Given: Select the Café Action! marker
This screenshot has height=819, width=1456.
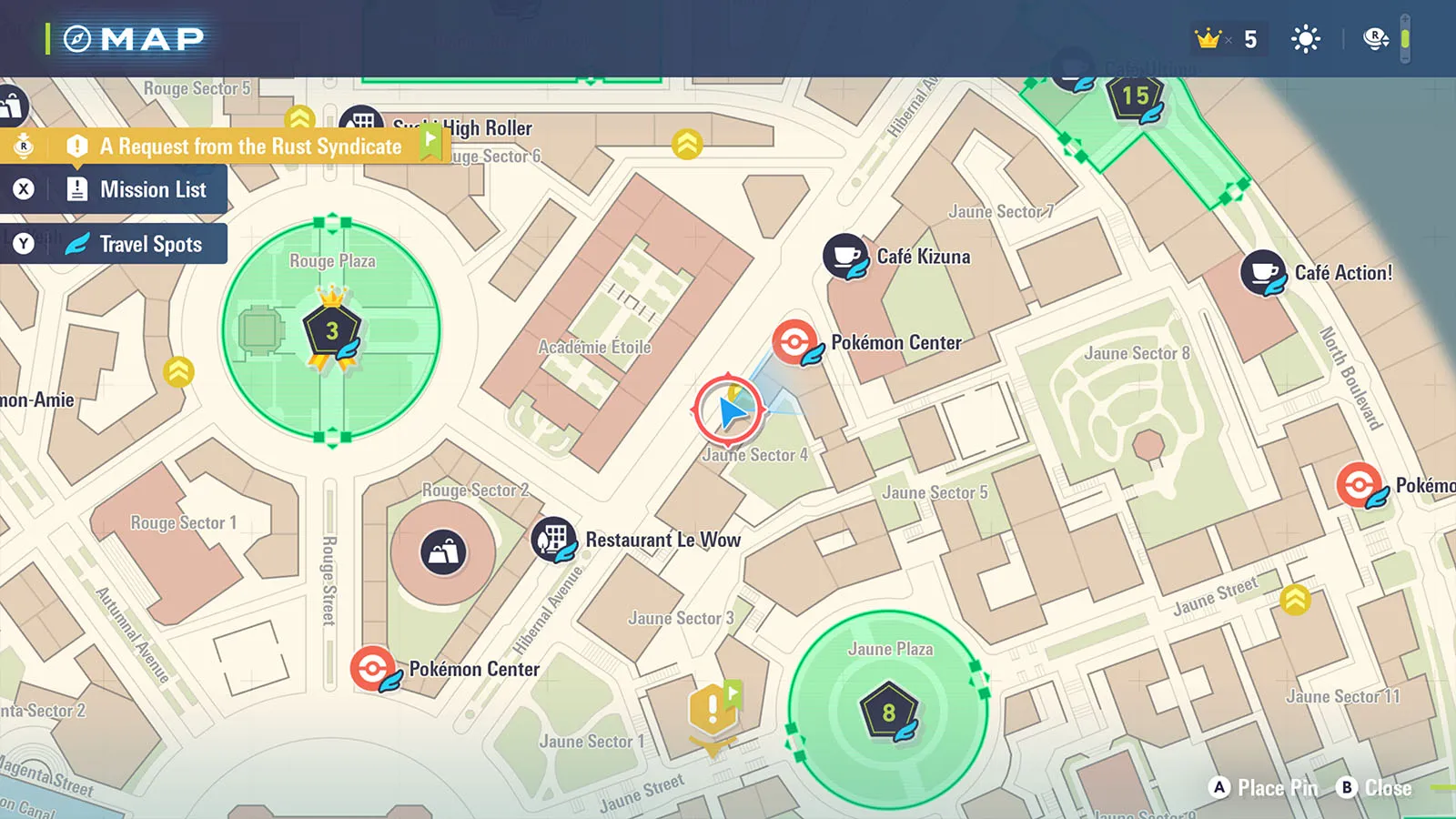Looking at the screenshot, I should click(1263, 272).
